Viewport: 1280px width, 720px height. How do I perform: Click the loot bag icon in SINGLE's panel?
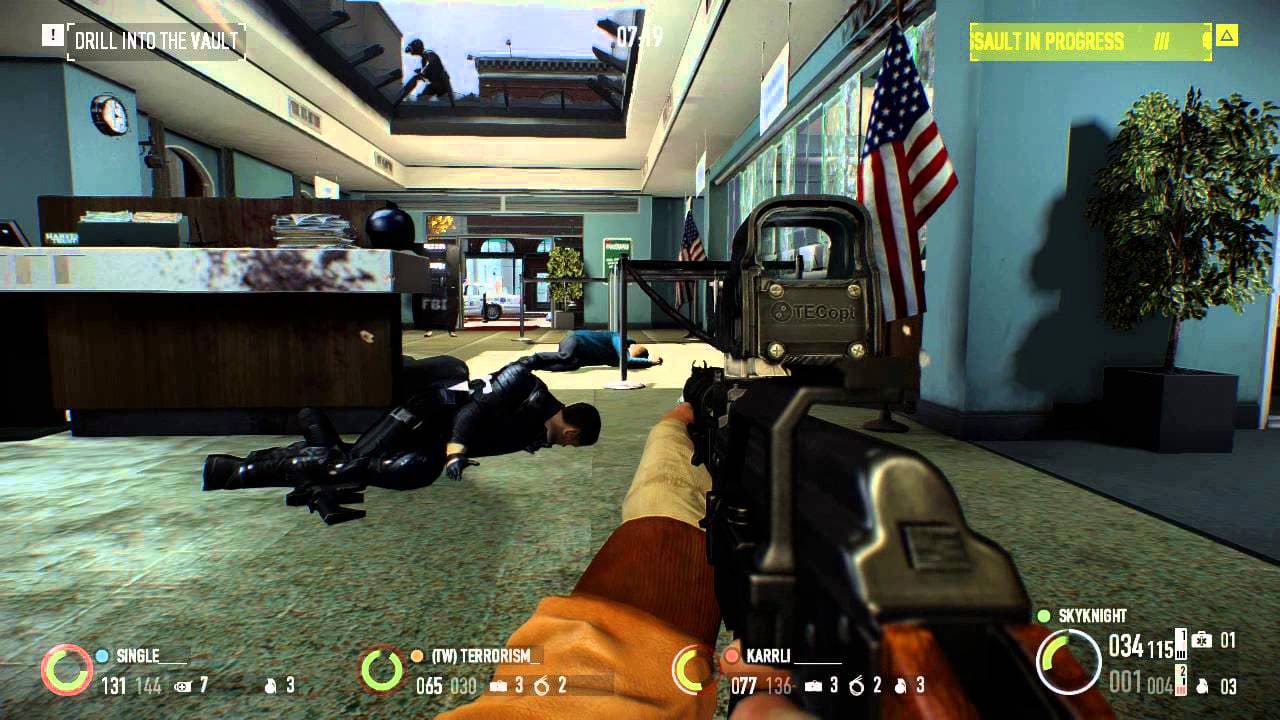[x=270, y=687]
